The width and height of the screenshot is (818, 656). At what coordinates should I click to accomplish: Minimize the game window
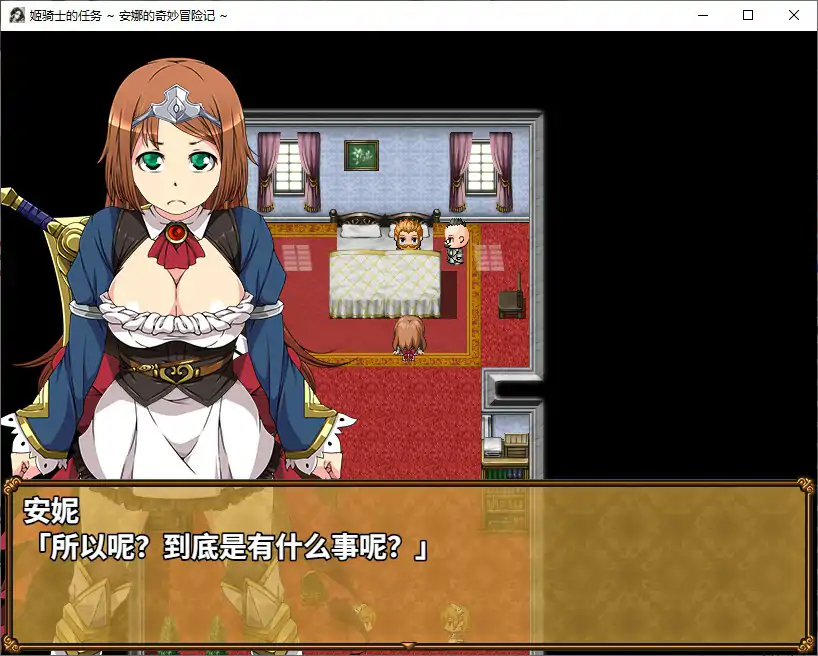click(702, 15)
